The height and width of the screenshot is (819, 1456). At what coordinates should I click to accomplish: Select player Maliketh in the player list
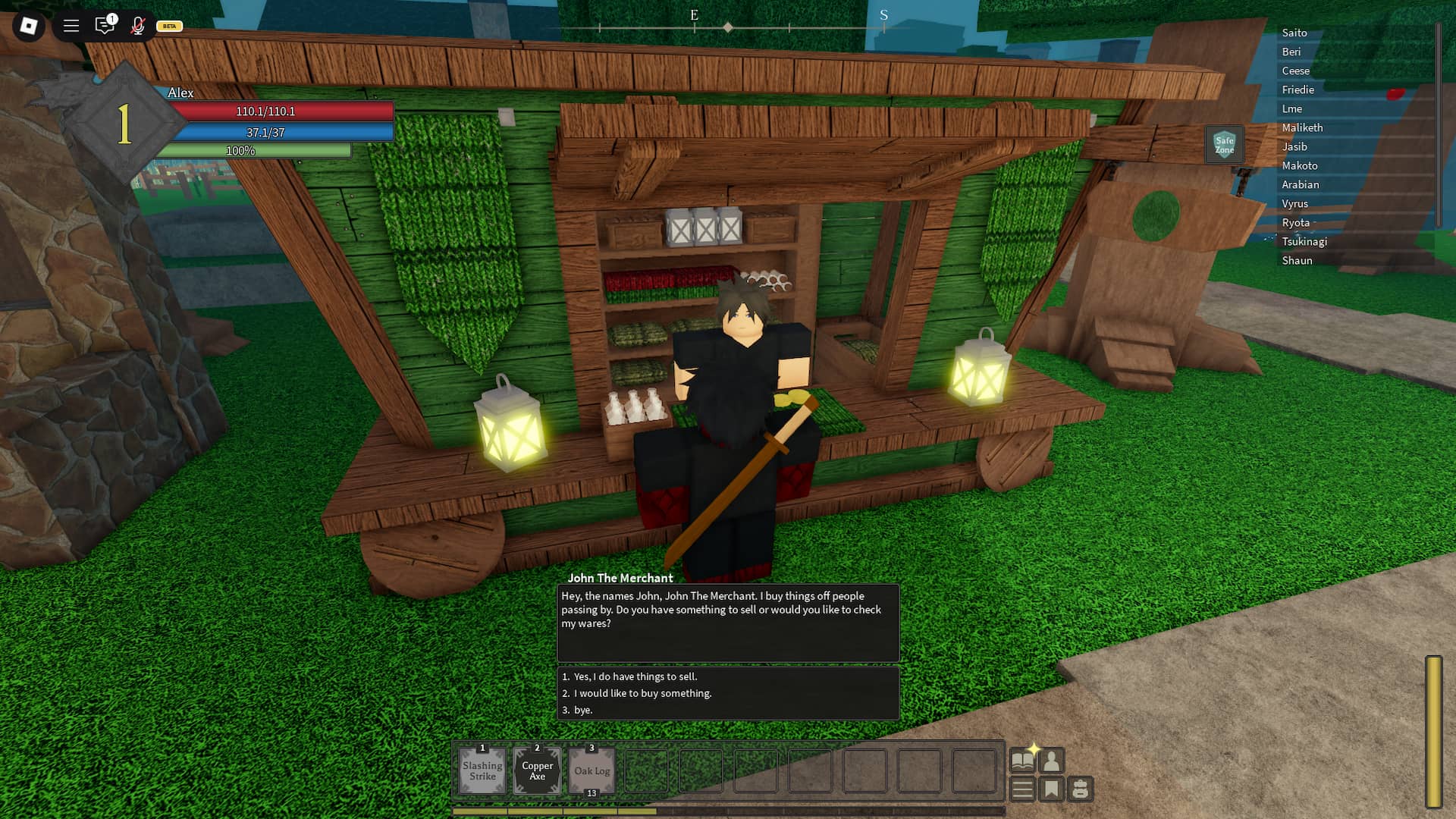[1302, 127]
